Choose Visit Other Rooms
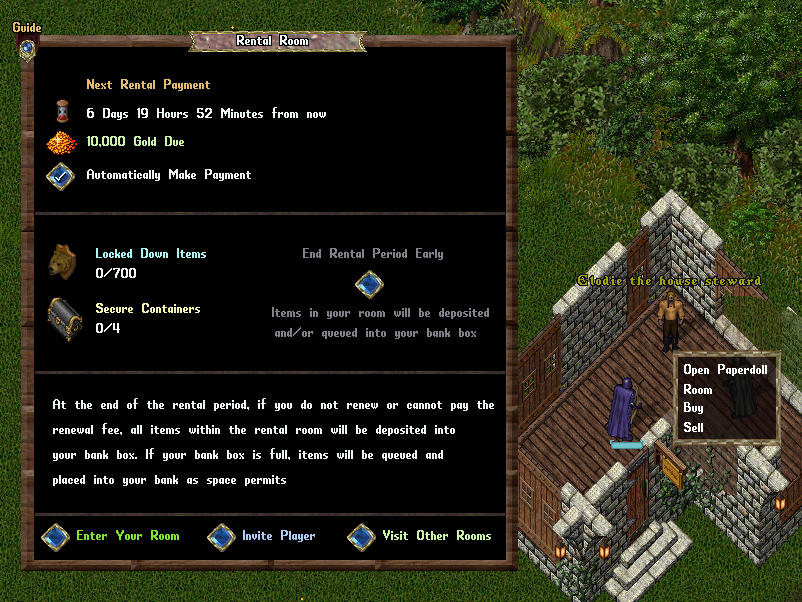Image resolution: width=802 pixels, height=602 pixels. click(x=361, y=537)
